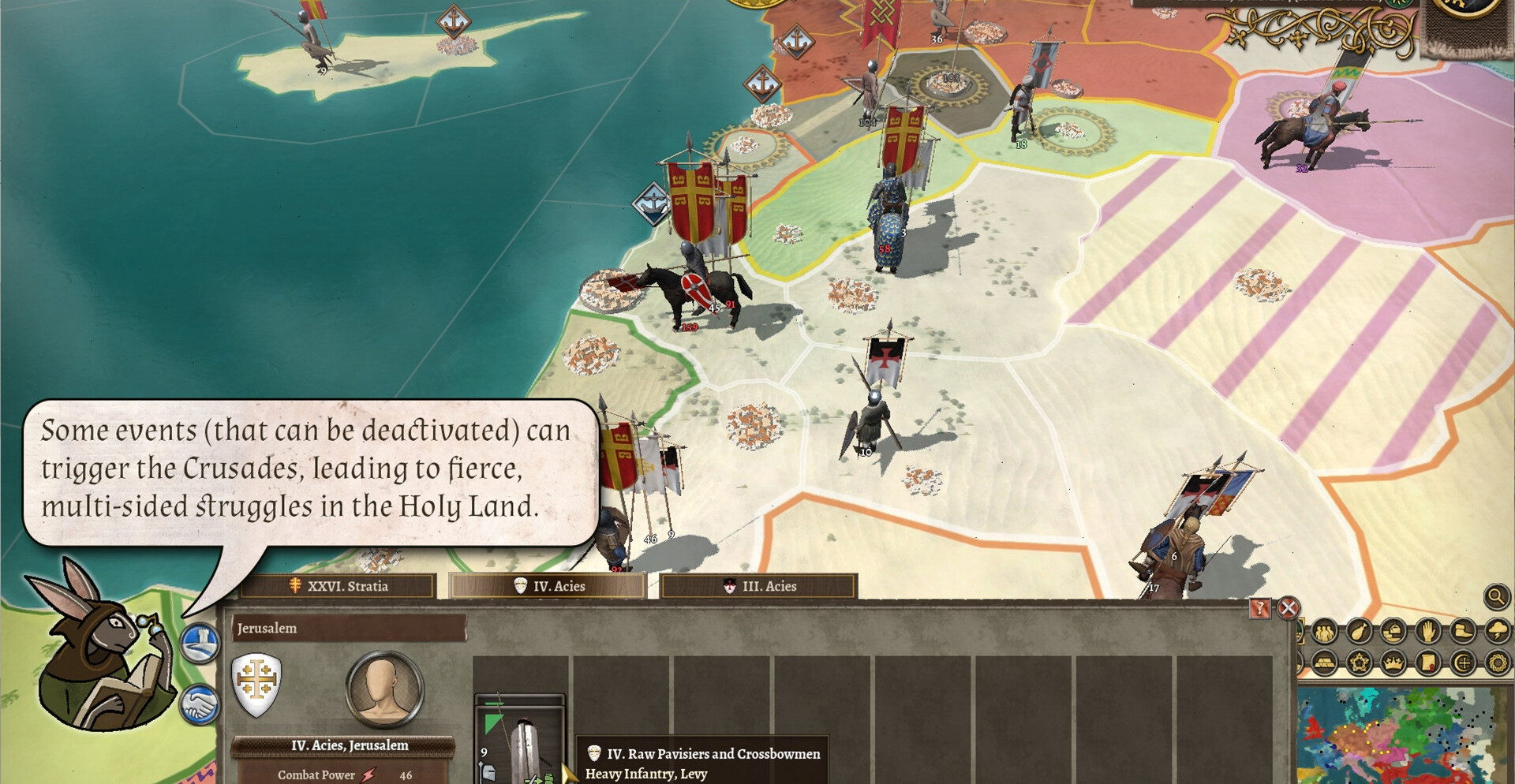Click the magnifying glass search button
The width and height of the screenshot is (1515, 784).
tap(1496, 597)
